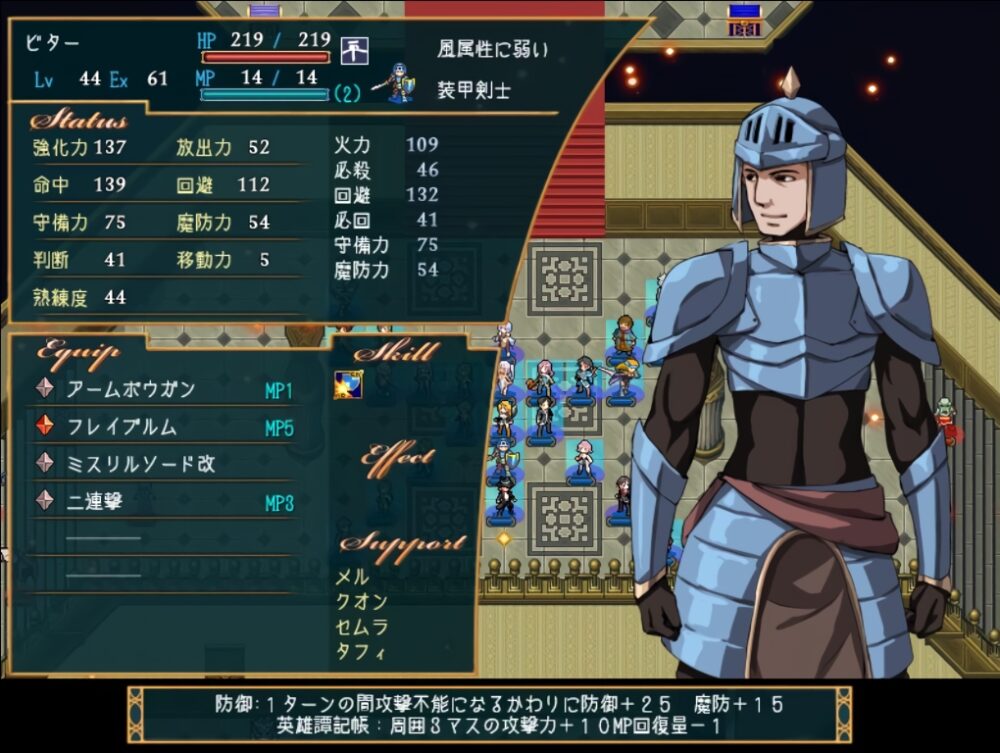Select the アームボウガン equipment row
The width and height of the screenshot is (1000, 753).
tap(131, 389)
